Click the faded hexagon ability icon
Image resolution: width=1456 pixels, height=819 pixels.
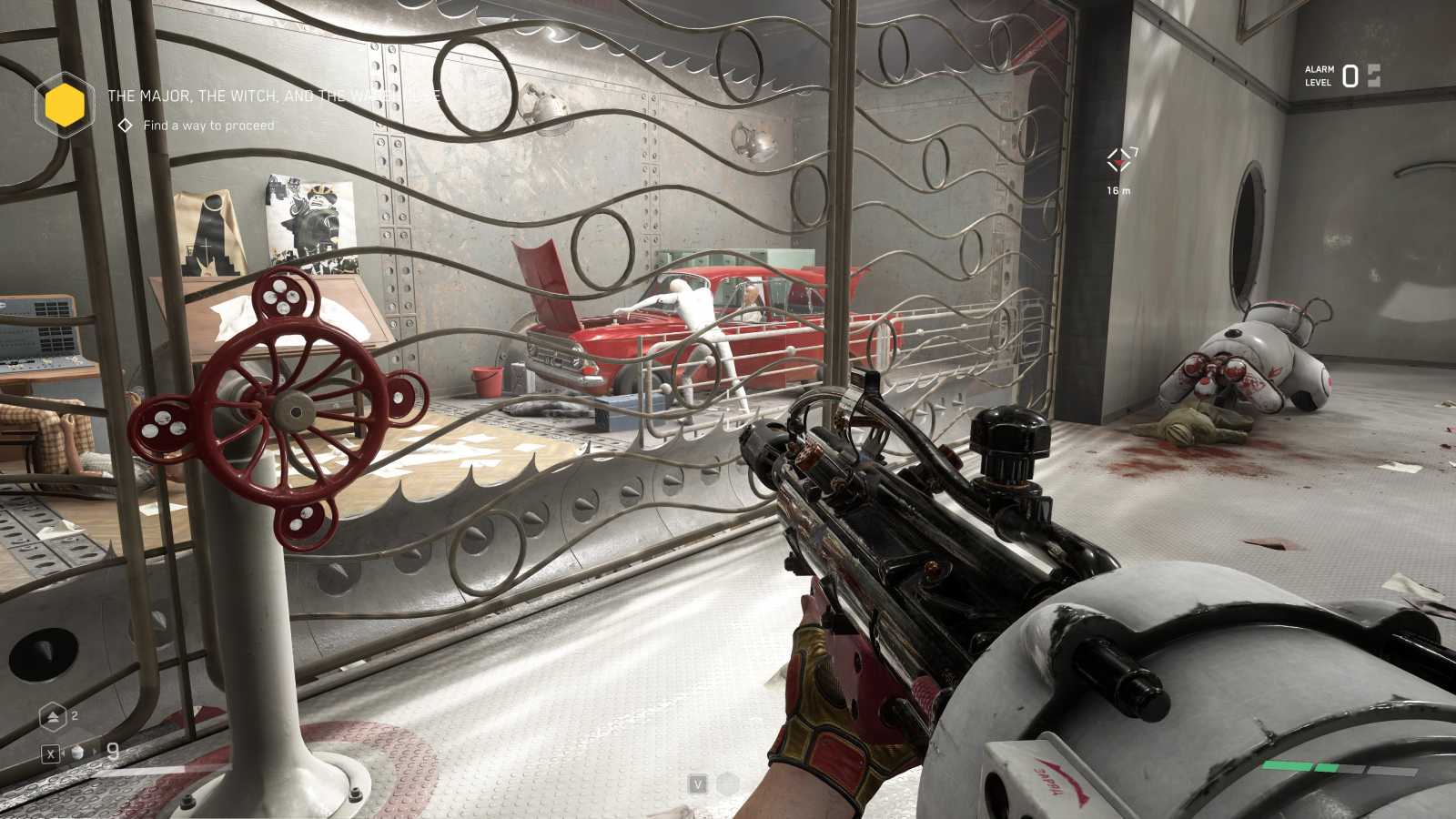coord(727,784)
